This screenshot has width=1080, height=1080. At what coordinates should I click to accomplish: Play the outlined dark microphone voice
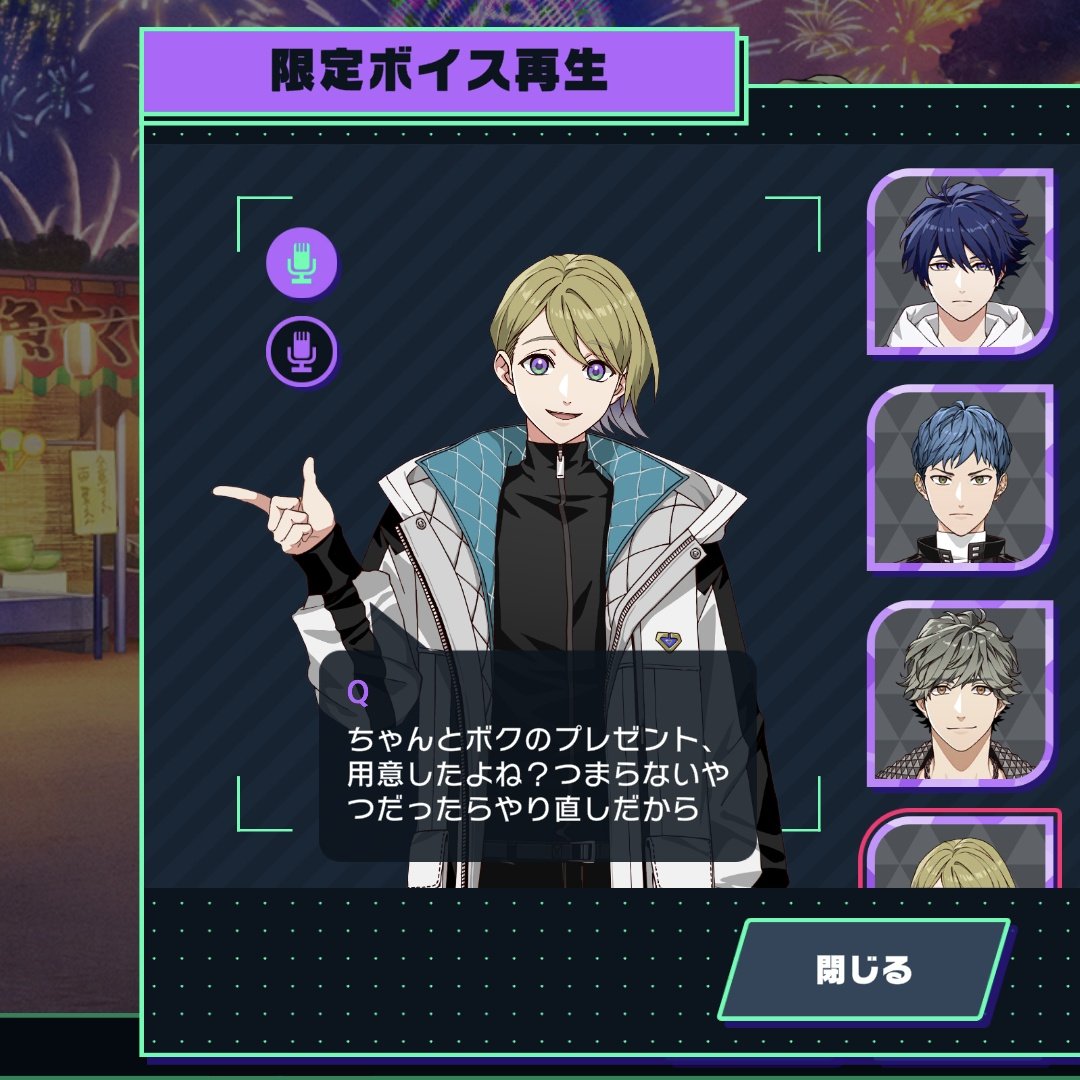coord(302,352)
